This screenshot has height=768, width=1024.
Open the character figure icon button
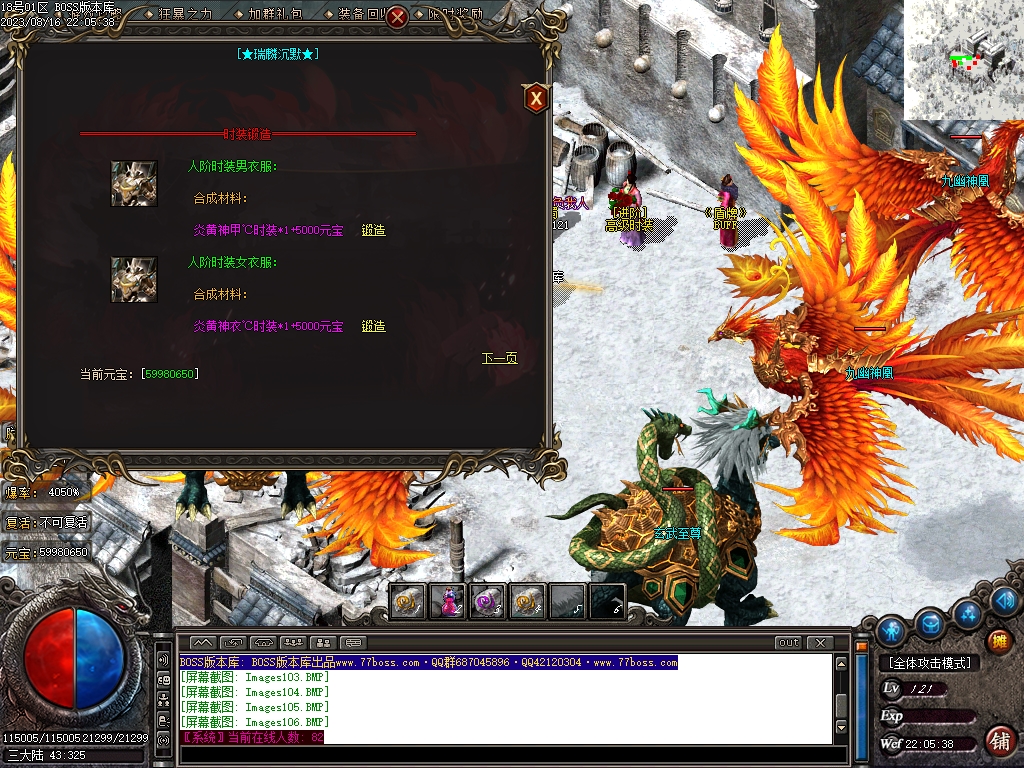pos(891,630)
